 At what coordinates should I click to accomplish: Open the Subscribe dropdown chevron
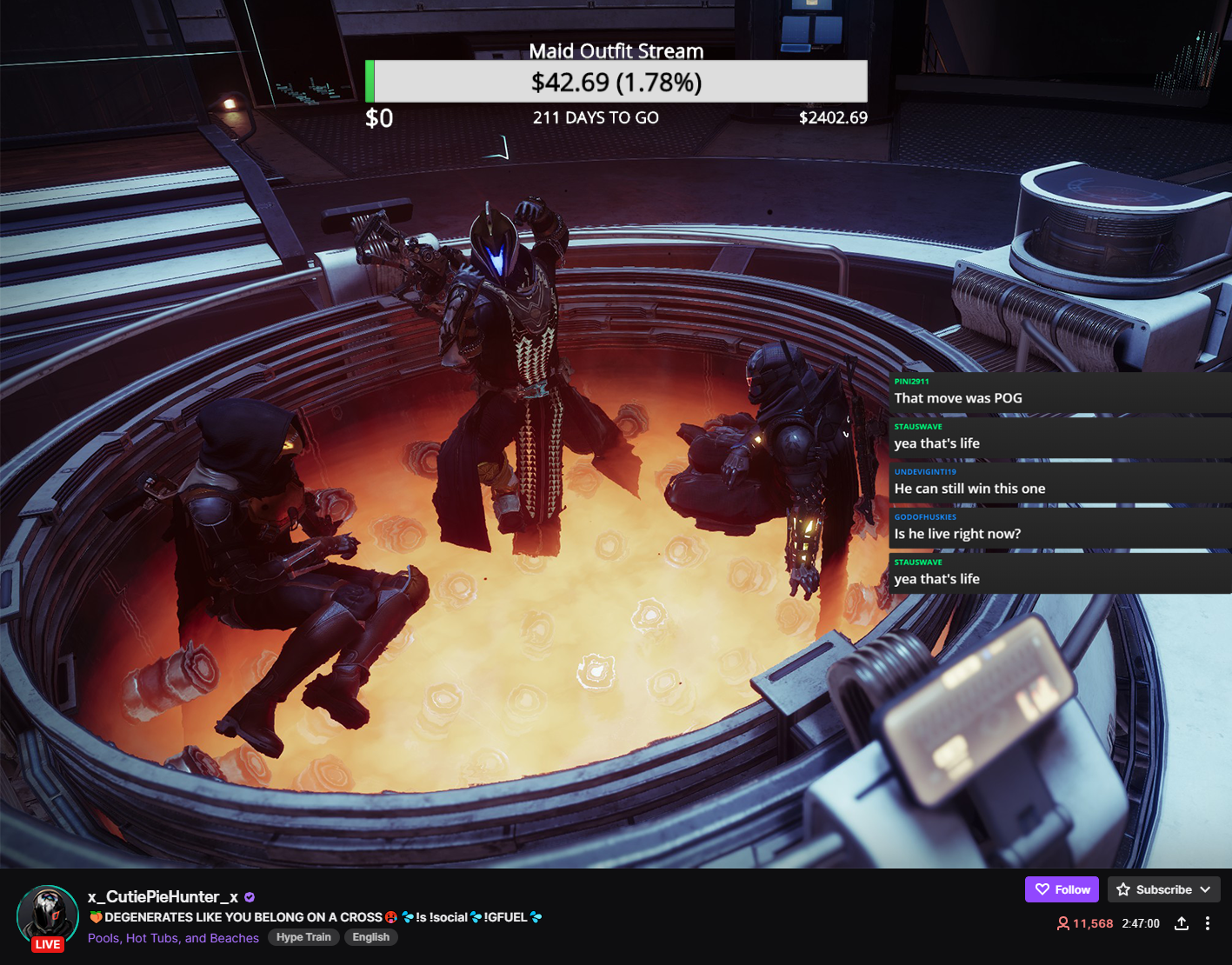tap(1205, 889)
